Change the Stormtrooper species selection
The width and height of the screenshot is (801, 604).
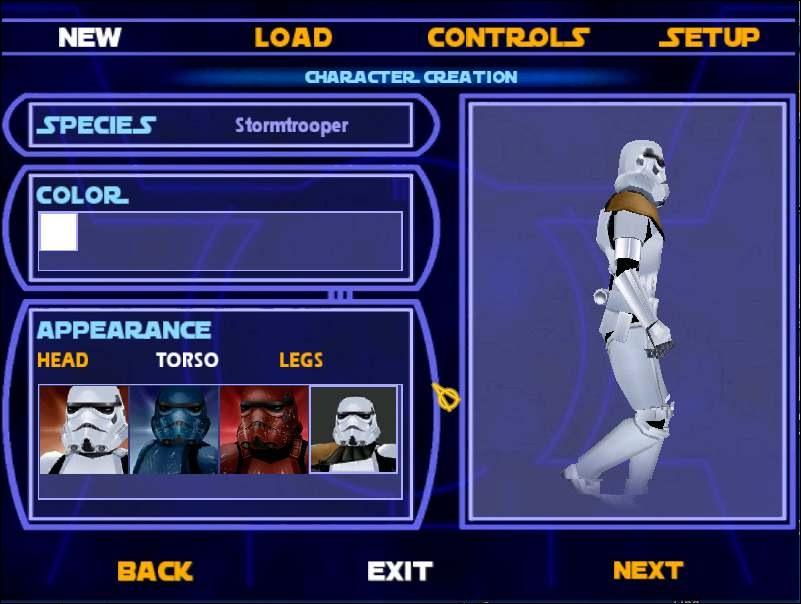click(x=291, y=126)
